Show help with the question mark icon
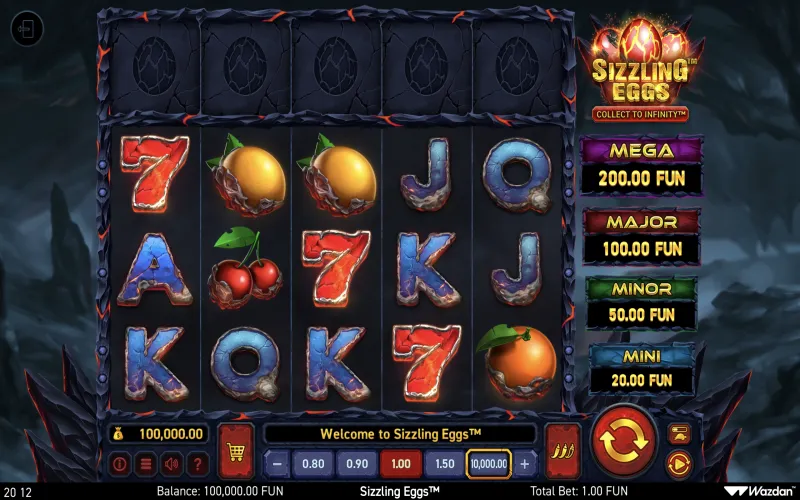 [x=197, y=464]
